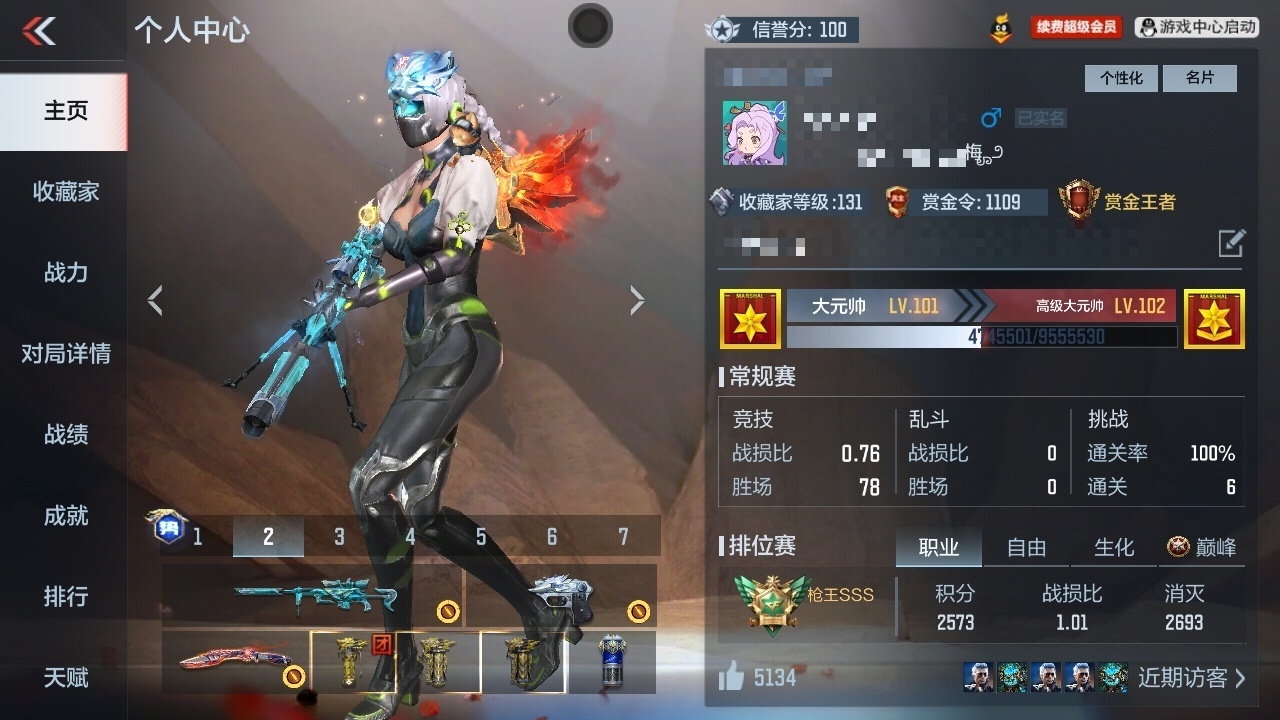Give a like with the thumbs-up icon
Screen dimensions: 1280x720
pos(732,678)
